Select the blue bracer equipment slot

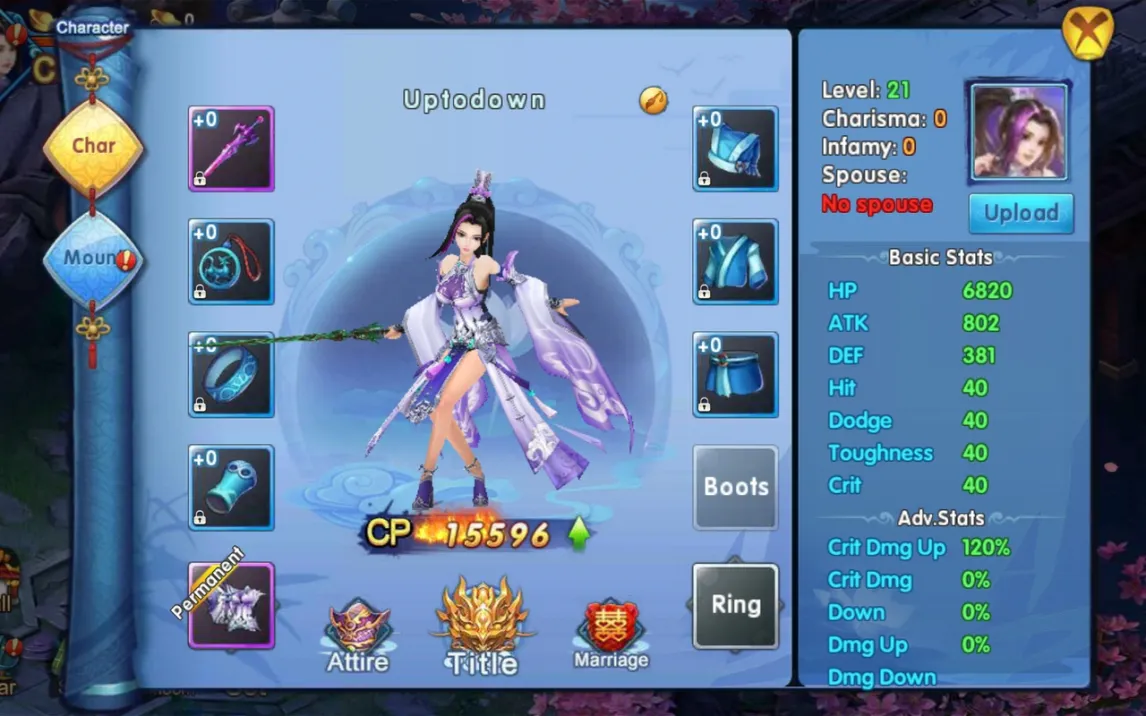tap(231, 488)
